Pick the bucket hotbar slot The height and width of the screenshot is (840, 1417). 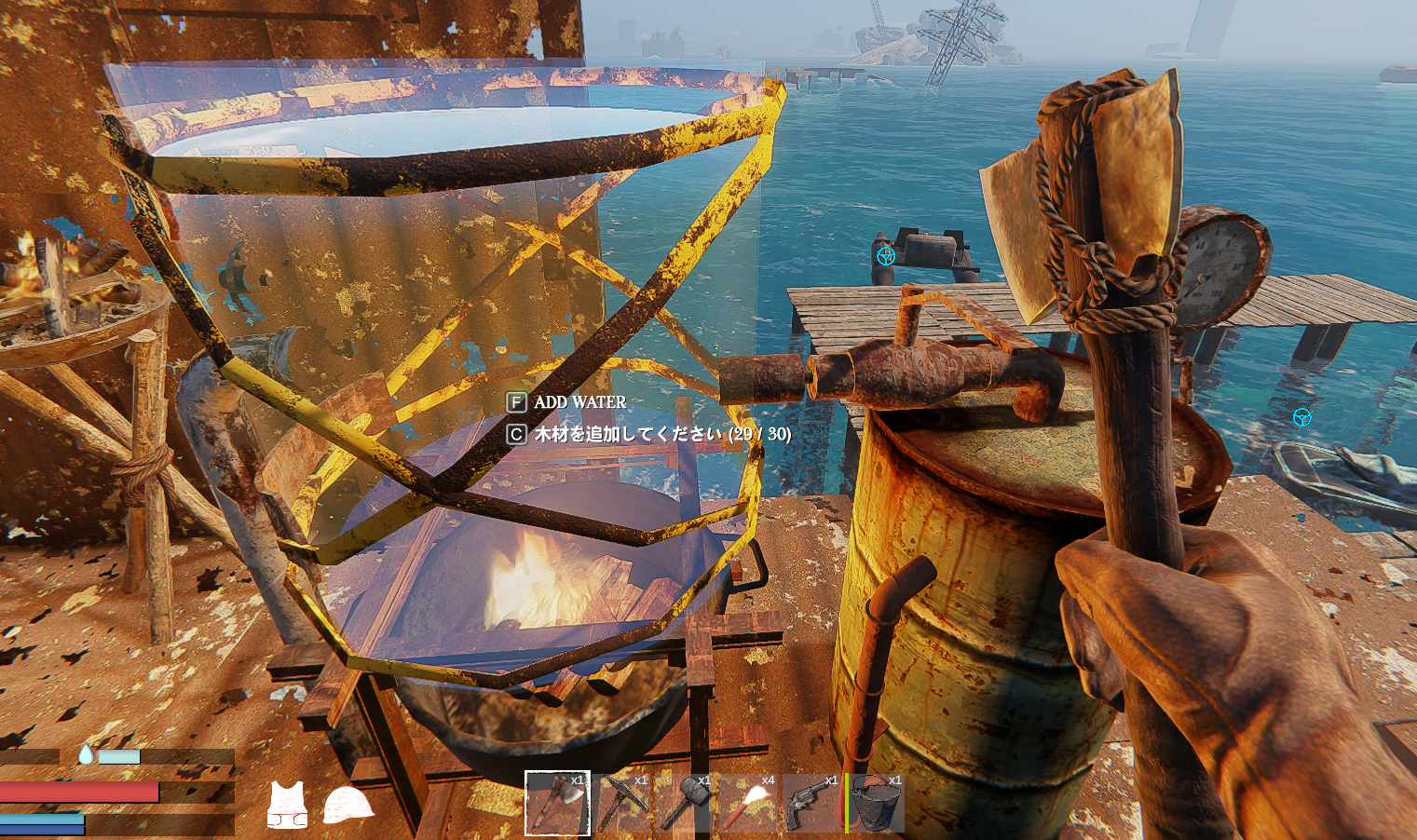pos(876,802)
